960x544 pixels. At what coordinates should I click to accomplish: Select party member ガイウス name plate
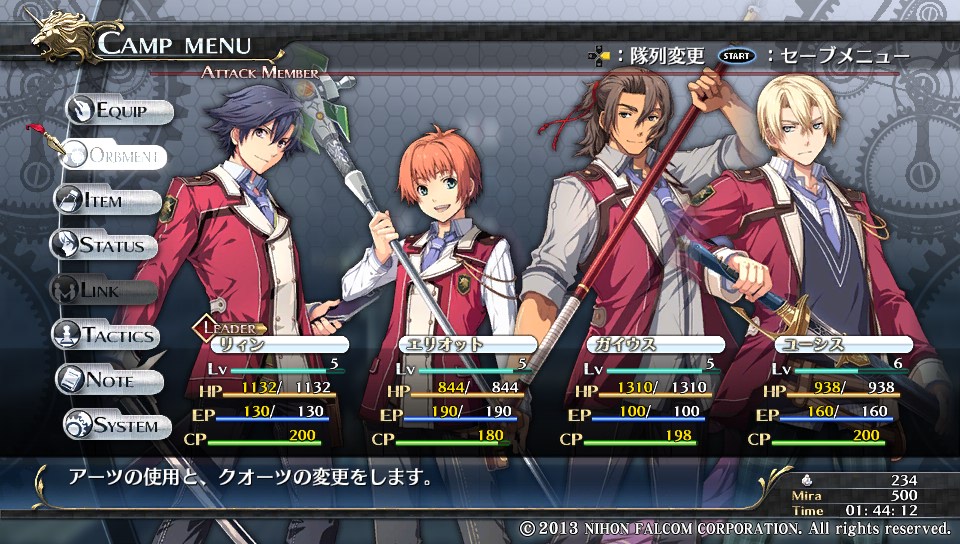coord(642,344)
